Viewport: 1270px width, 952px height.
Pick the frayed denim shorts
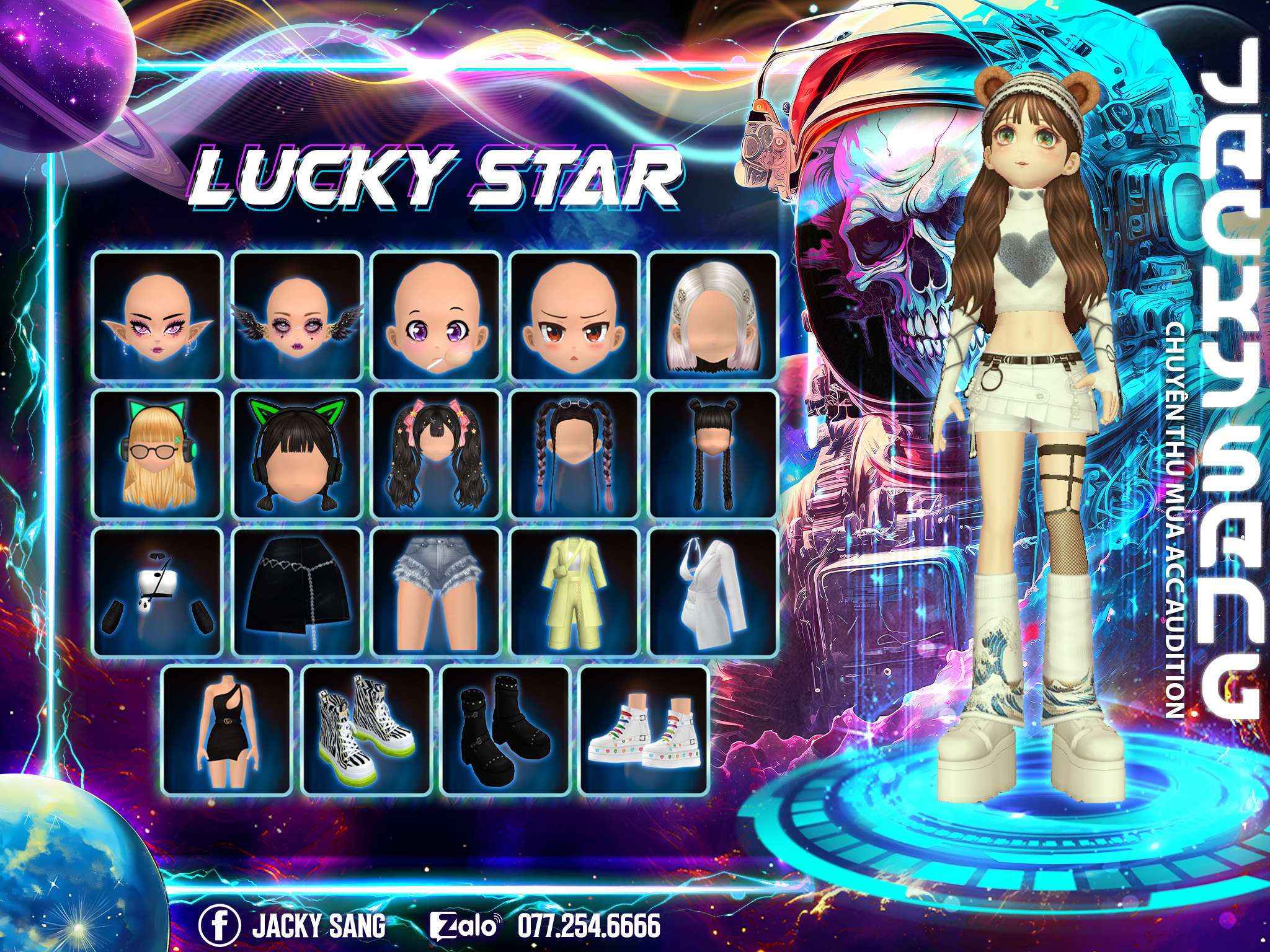436,593
